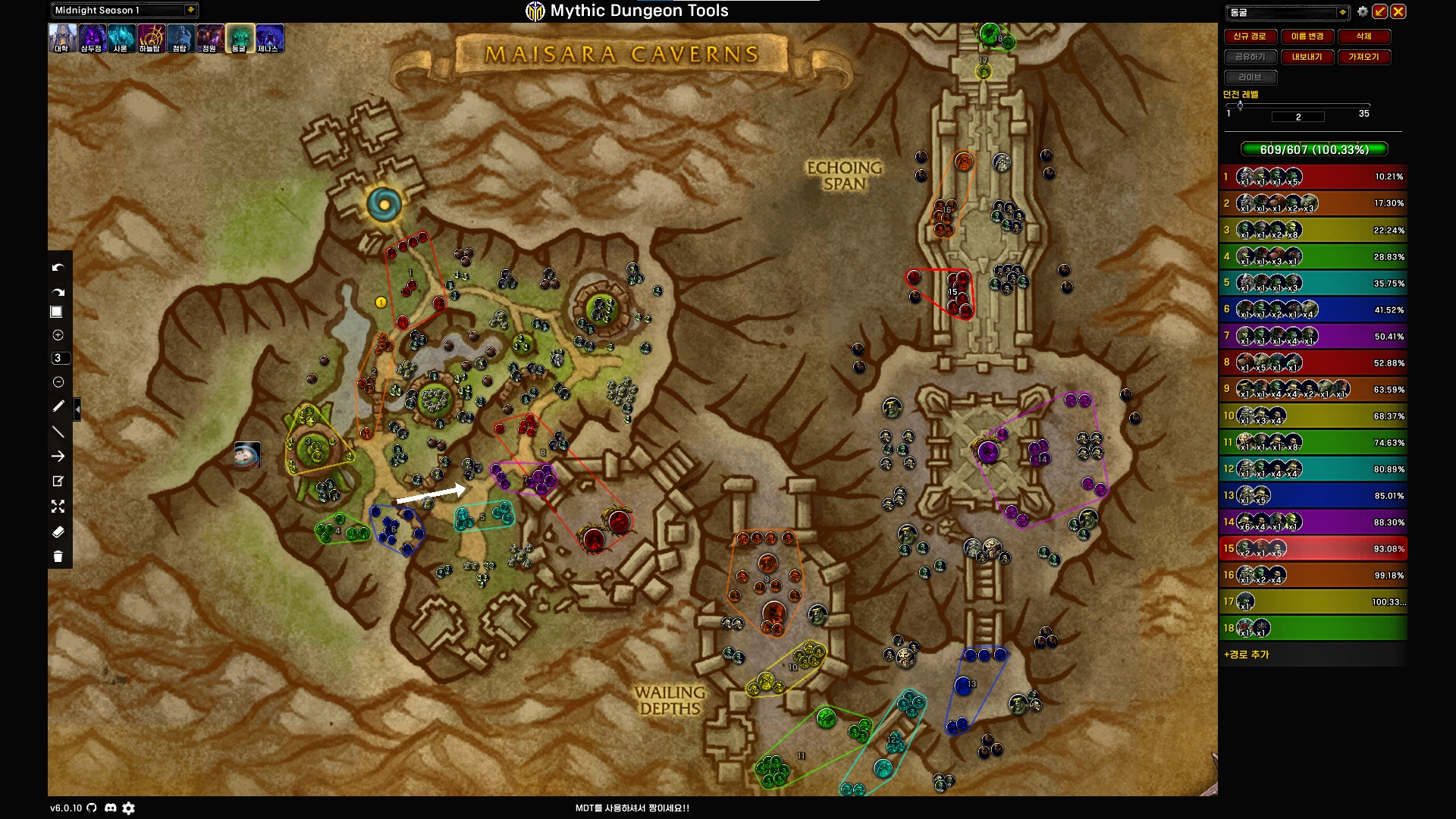Screen dimensions: 1456x819
Task: Click the 이름 변경 rename button
Action: point(1307,36)
